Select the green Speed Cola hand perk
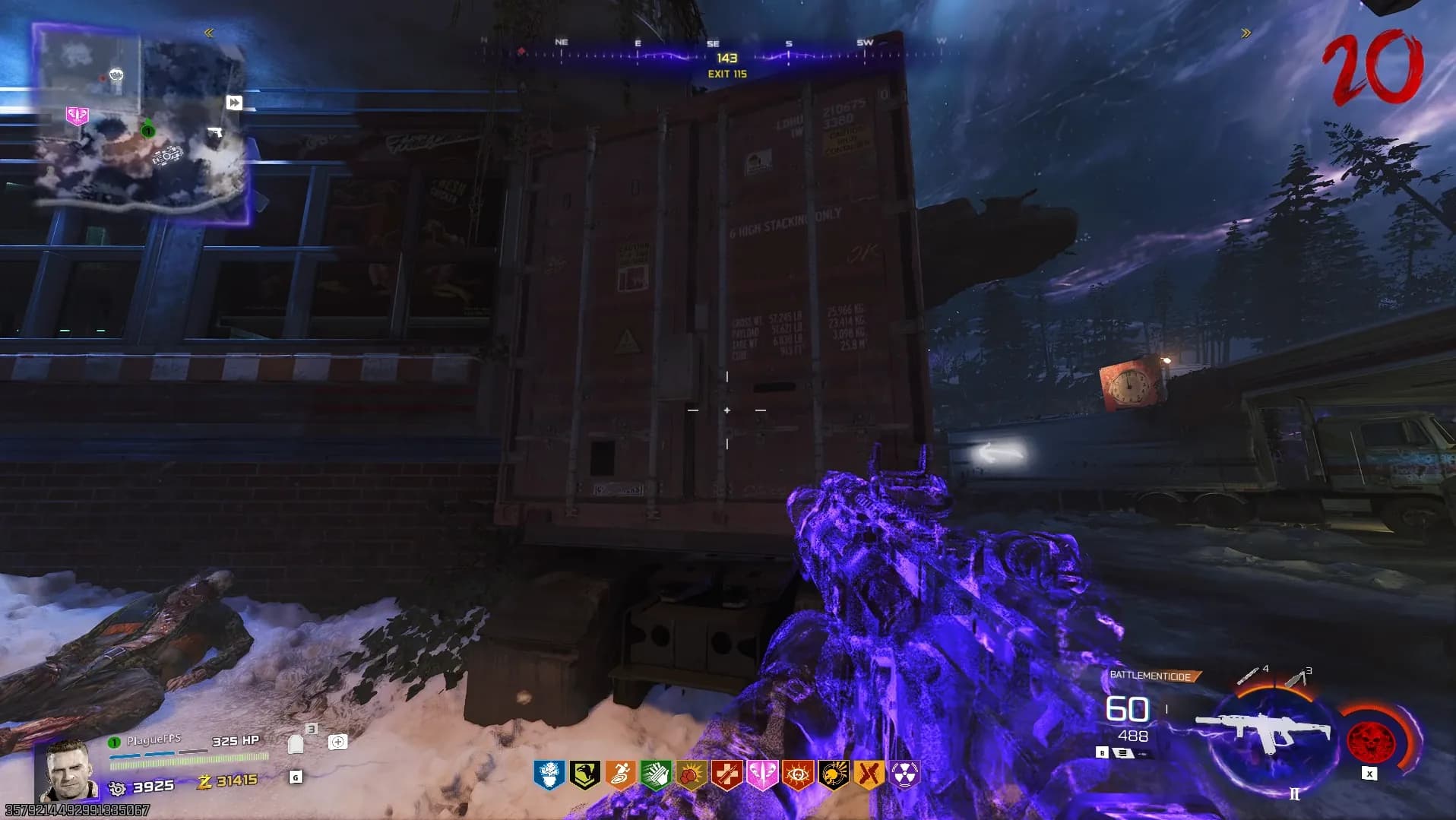1456x820 pixels. 656,774
